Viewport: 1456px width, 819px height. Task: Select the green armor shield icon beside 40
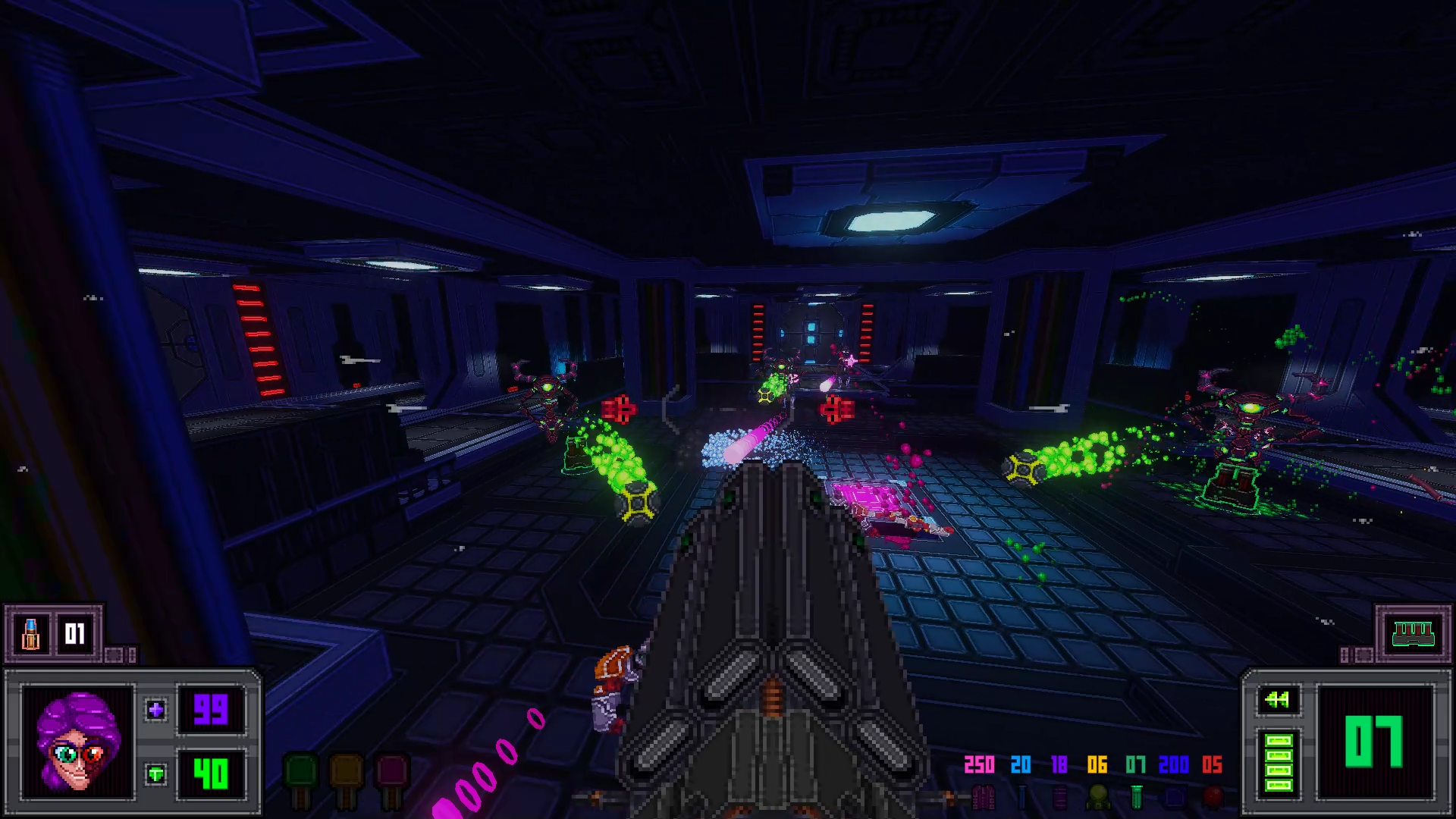156,775
